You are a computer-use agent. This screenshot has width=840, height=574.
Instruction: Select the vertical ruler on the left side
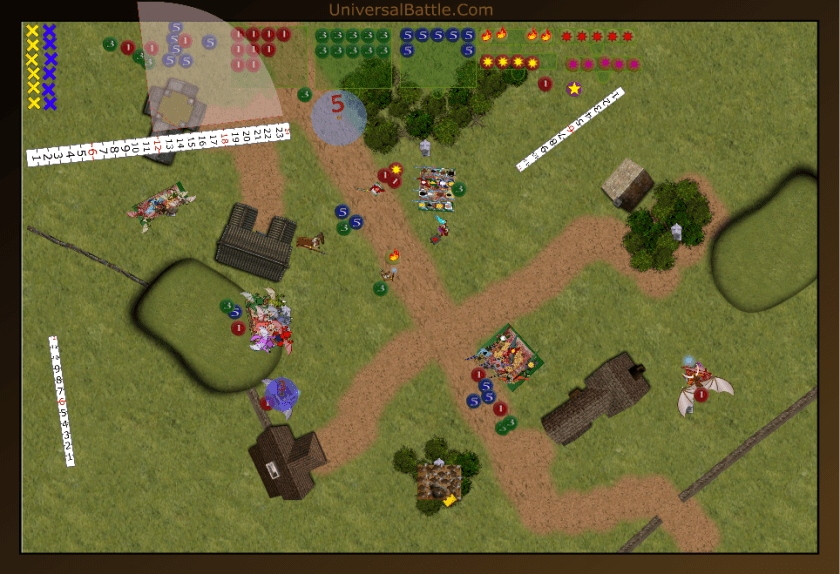click(x=62, y=400)
